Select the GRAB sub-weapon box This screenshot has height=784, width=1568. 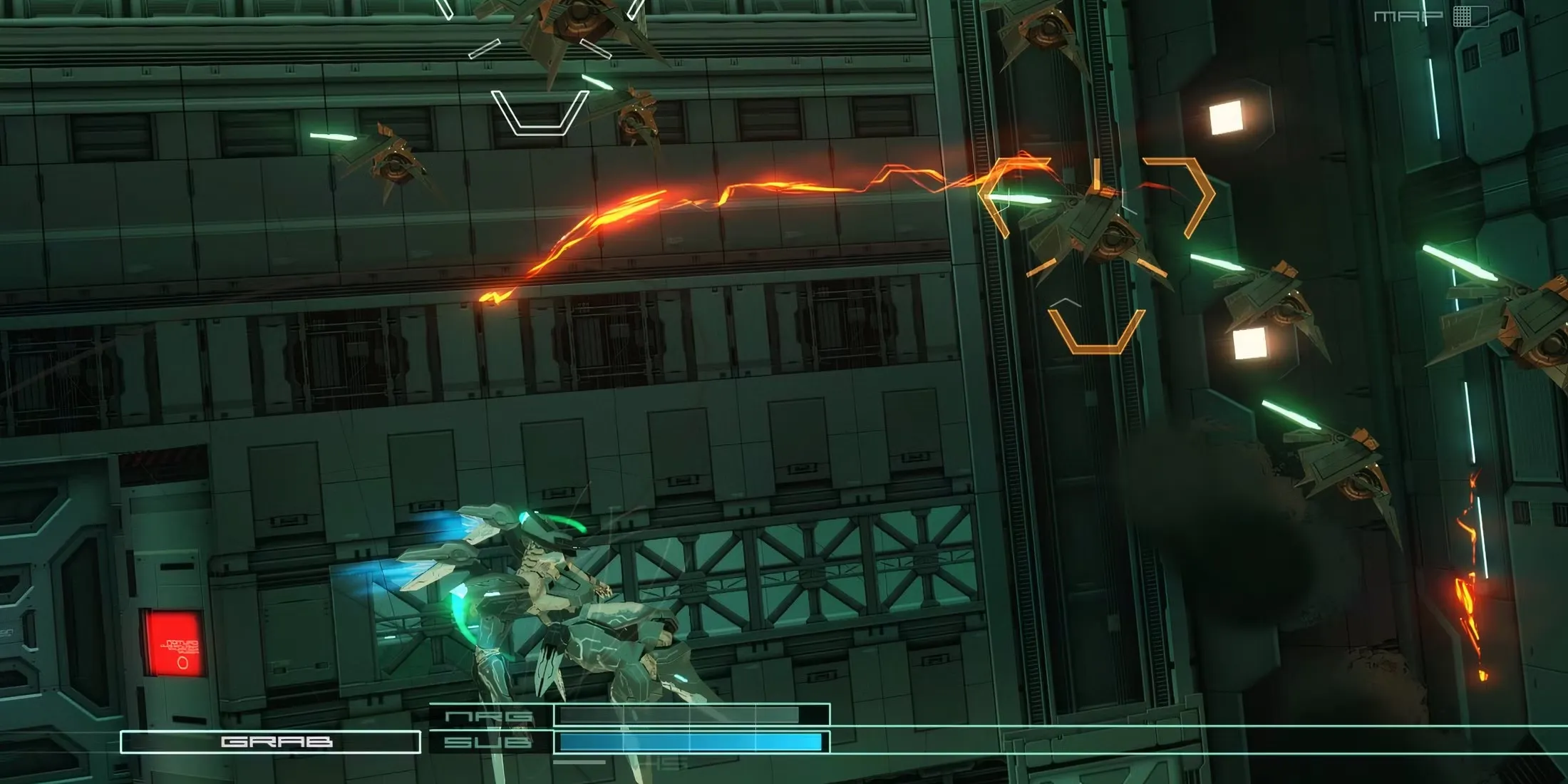(x=271, y=742)
